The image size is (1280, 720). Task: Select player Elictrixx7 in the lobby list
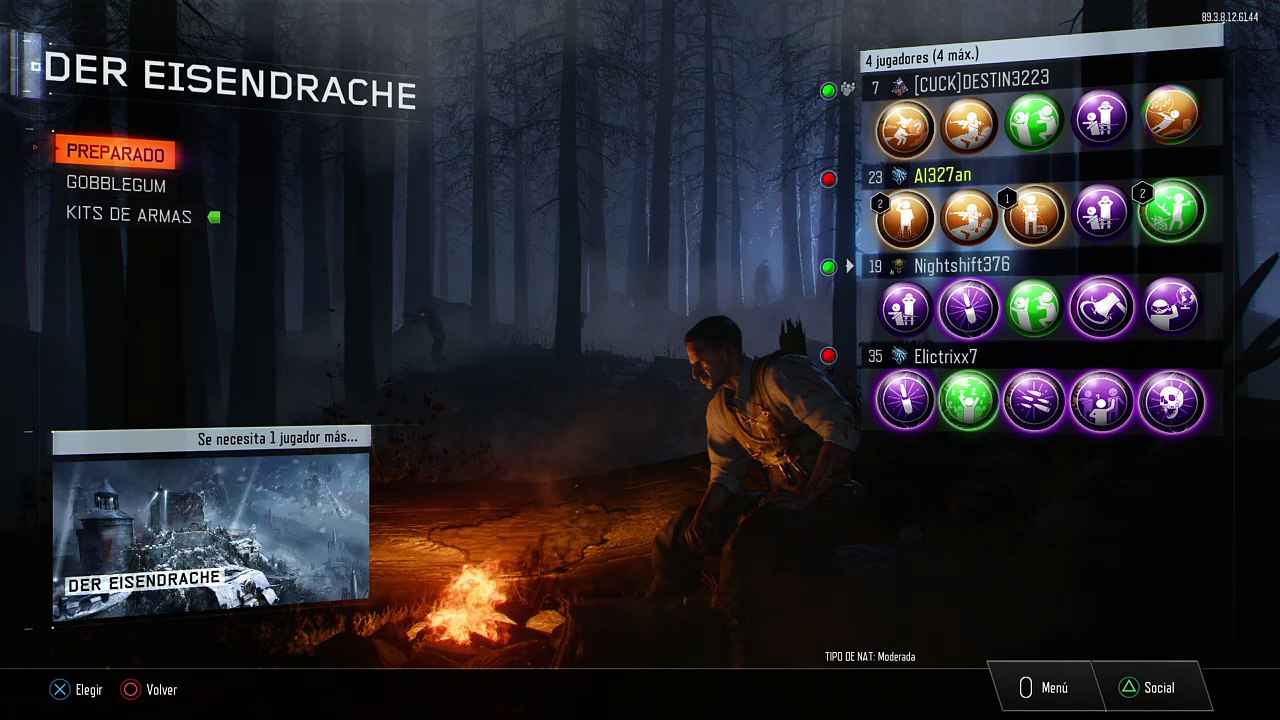(945, 356)
